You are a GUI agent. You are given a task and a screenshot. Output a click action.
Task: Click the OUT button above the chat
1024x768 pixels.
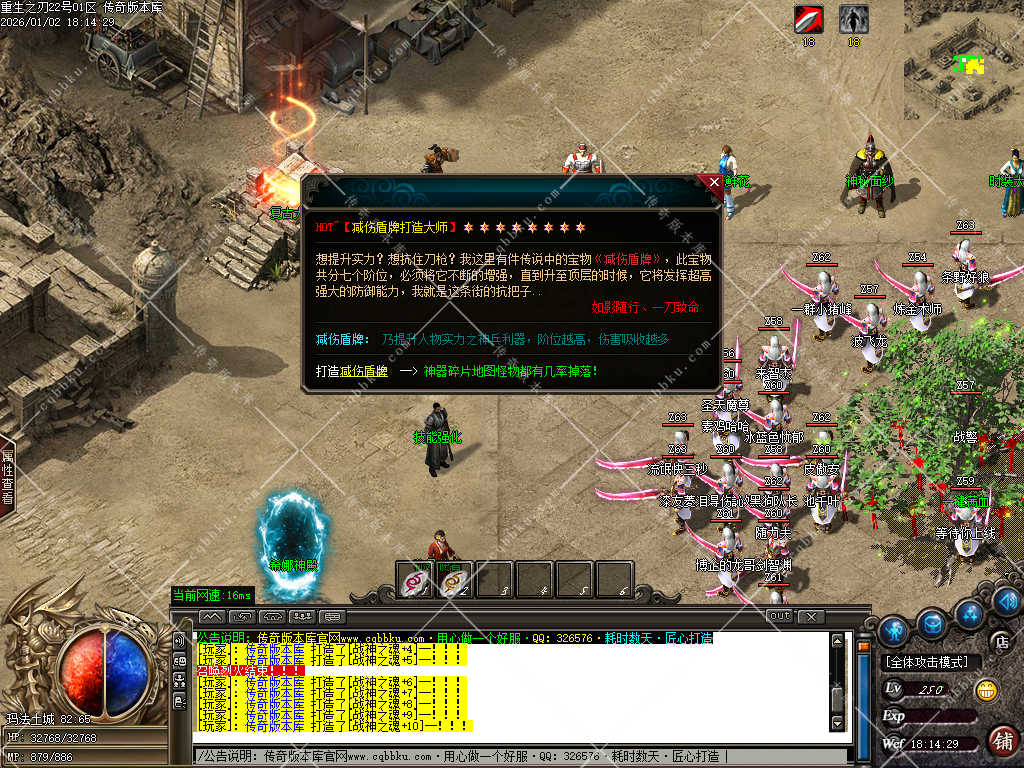pyautogui.click(x=779, y=616)
